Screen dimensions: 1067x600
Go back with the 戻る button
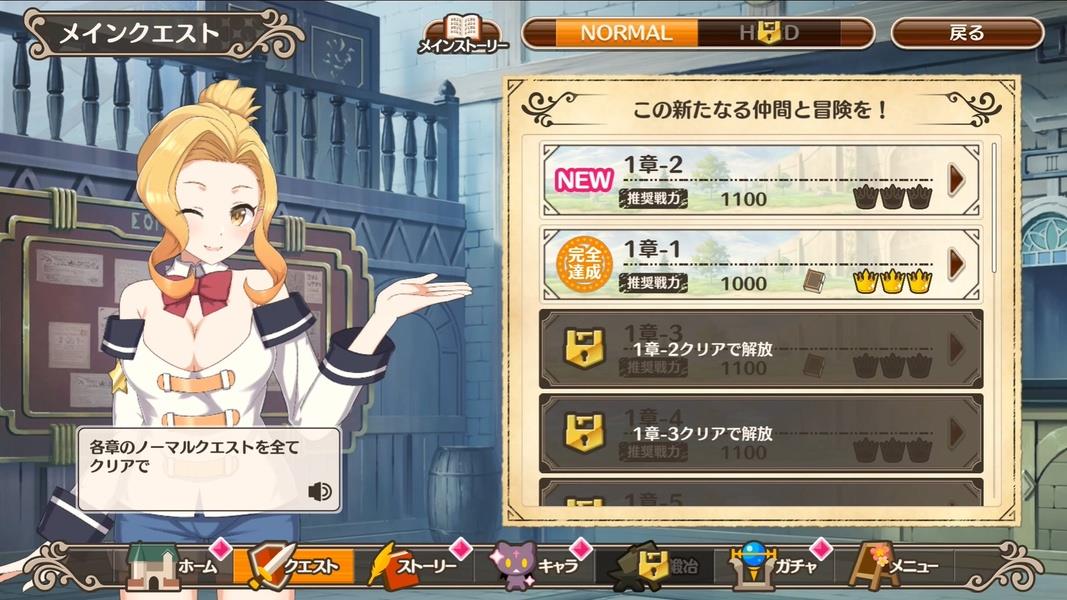tap(966, 33)
